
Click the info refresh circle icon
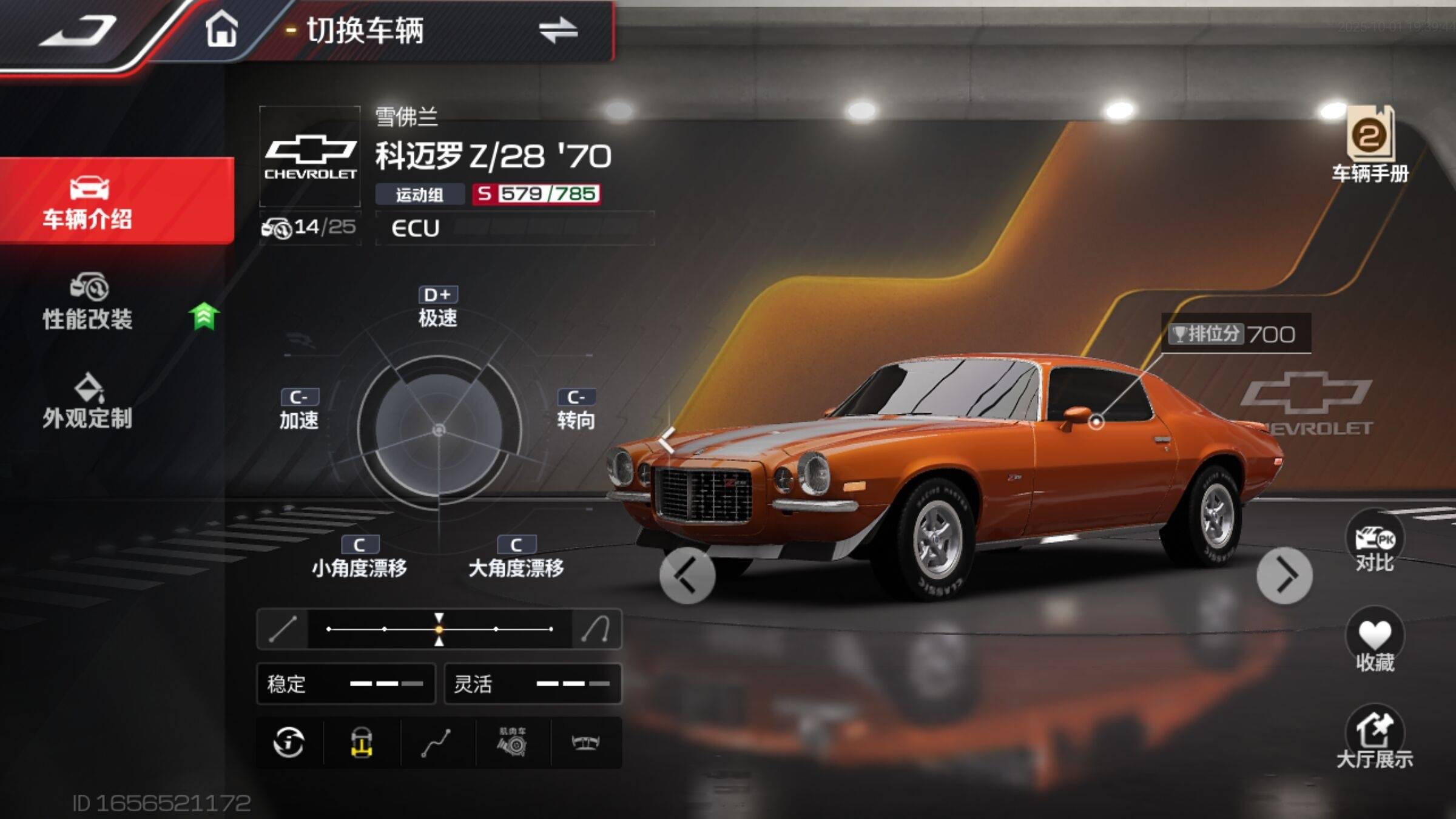click(289, 743)
